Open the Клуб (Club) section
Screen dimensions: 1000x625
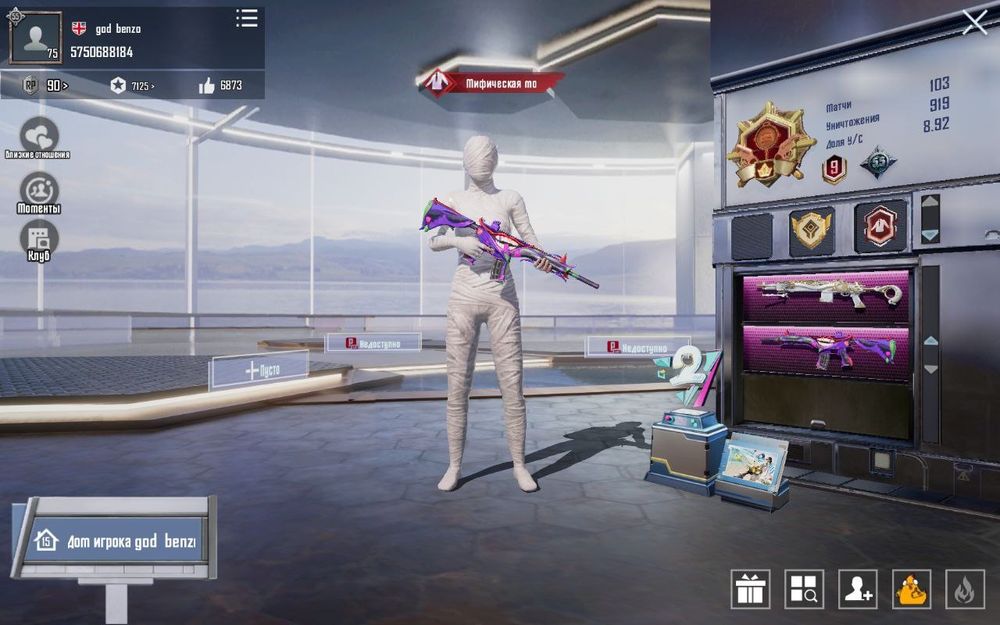[39, 238]
